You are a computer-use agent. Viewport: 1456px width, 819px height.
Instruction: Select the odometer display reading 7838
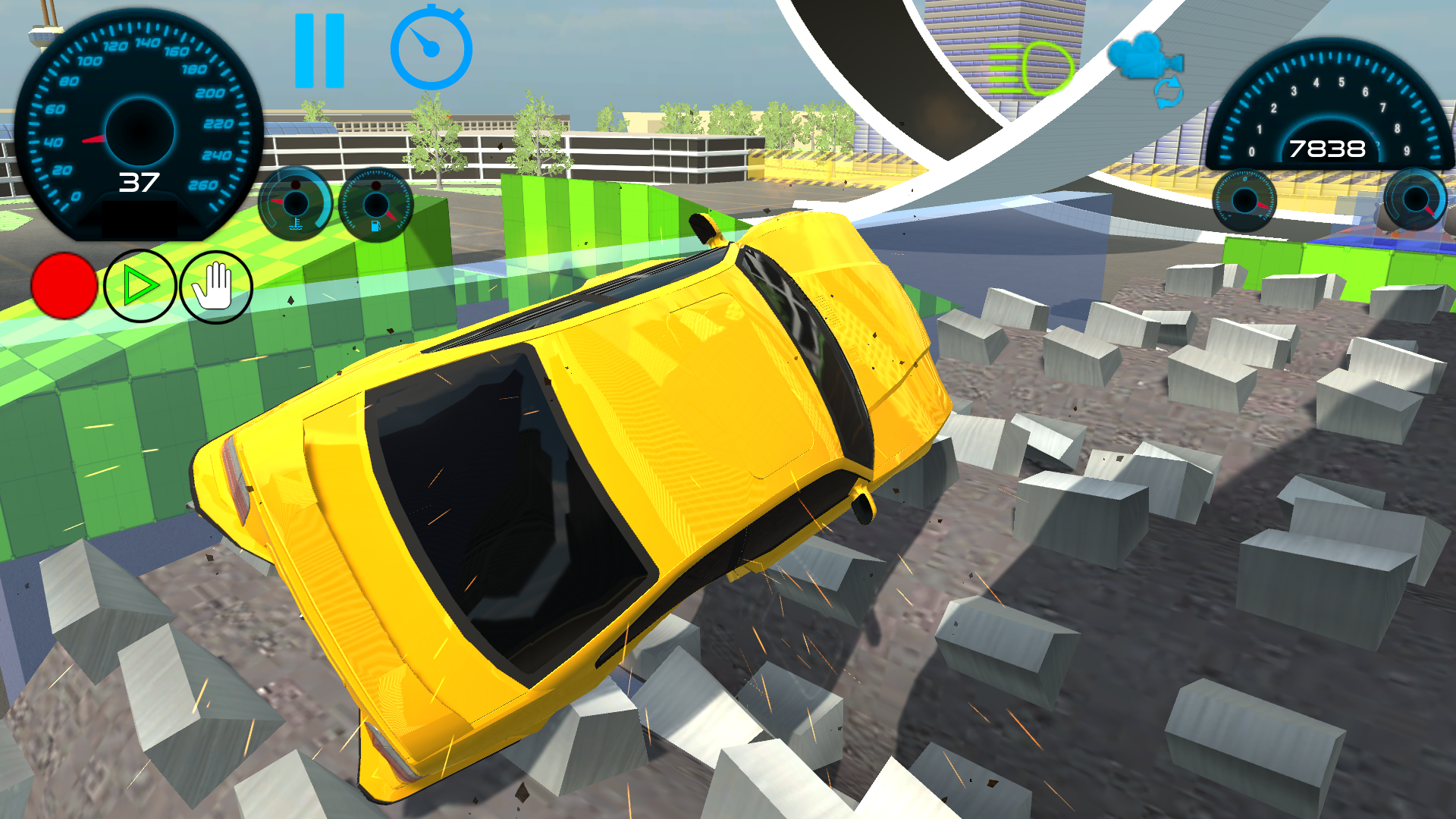tap(1327, 150)
